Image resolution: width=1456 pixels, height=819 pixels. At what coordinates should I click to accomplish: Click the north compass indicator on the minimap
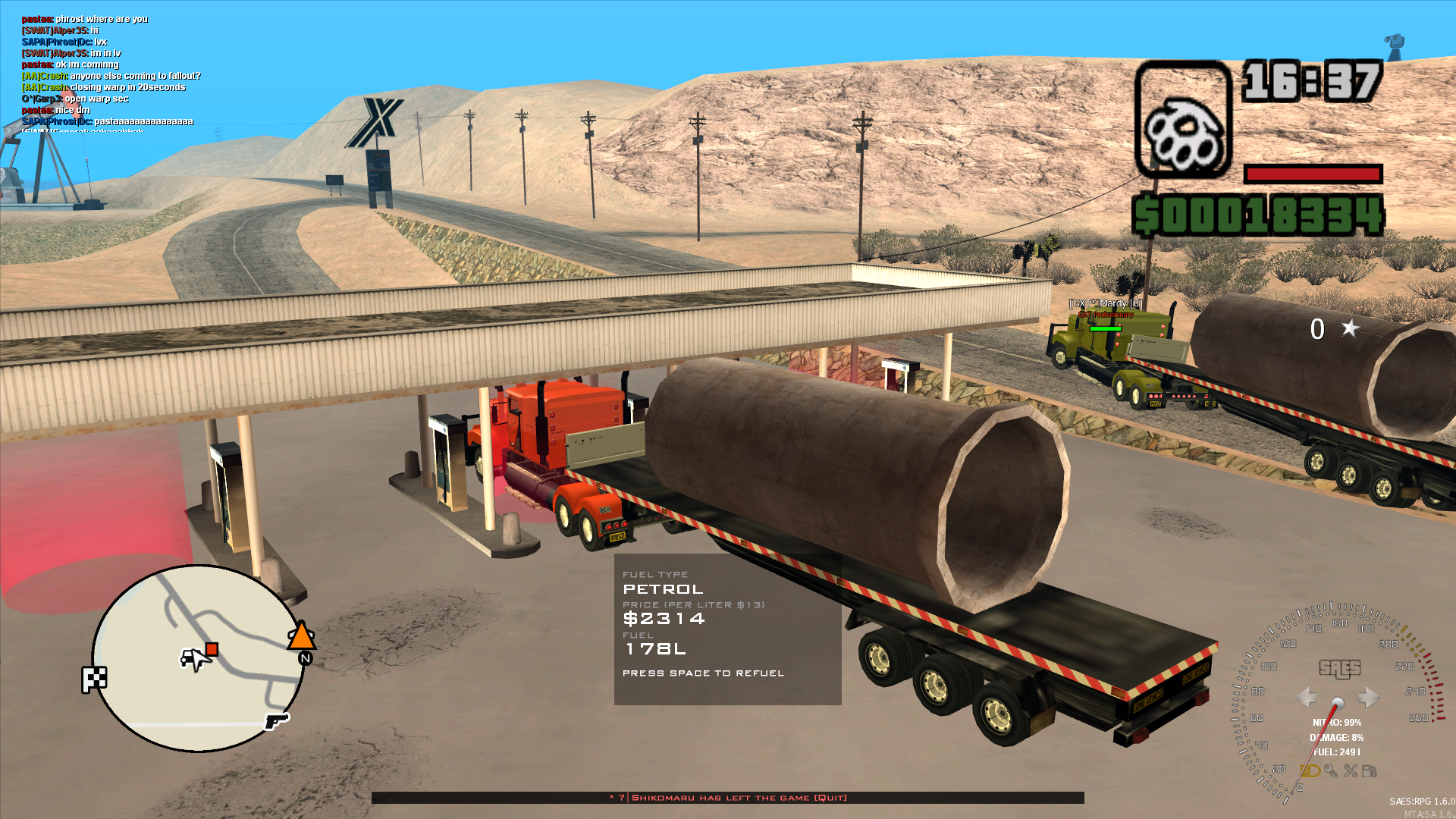point(305,658)
